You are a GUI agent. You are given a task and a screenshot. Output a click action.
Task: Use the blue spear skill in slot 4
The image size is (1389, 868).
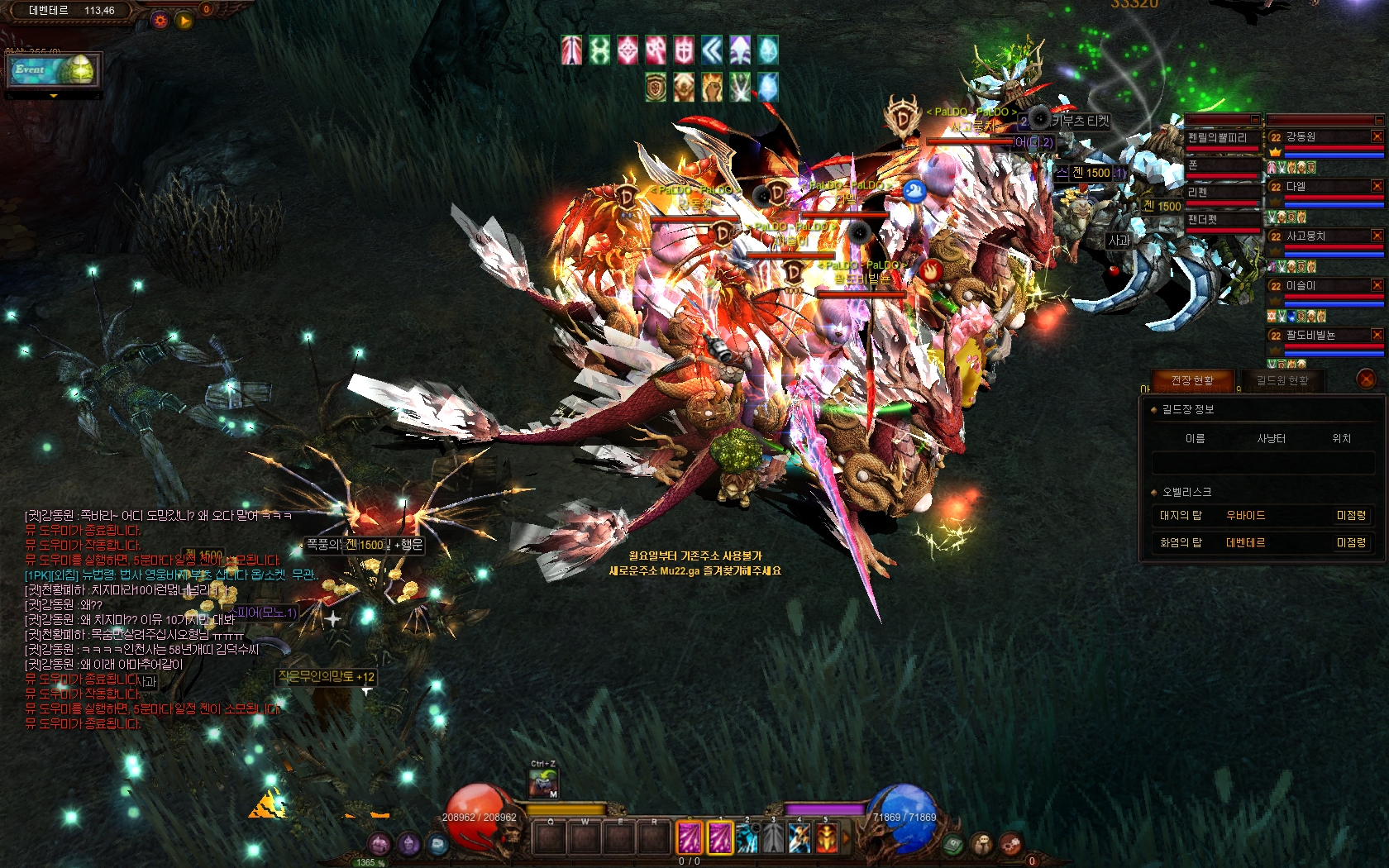point(799,838)
